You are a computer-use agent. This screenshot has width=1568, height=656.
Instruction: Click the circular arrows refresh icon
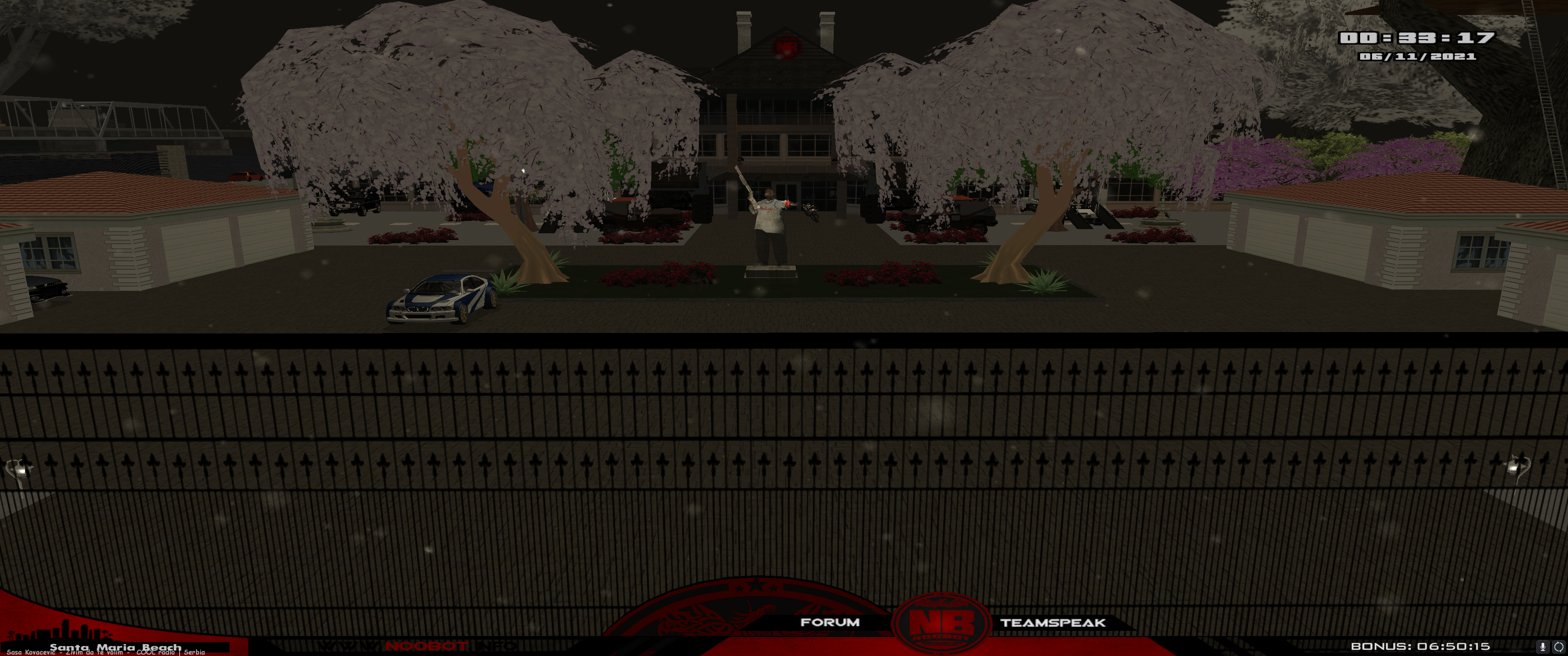point(1558,646)
